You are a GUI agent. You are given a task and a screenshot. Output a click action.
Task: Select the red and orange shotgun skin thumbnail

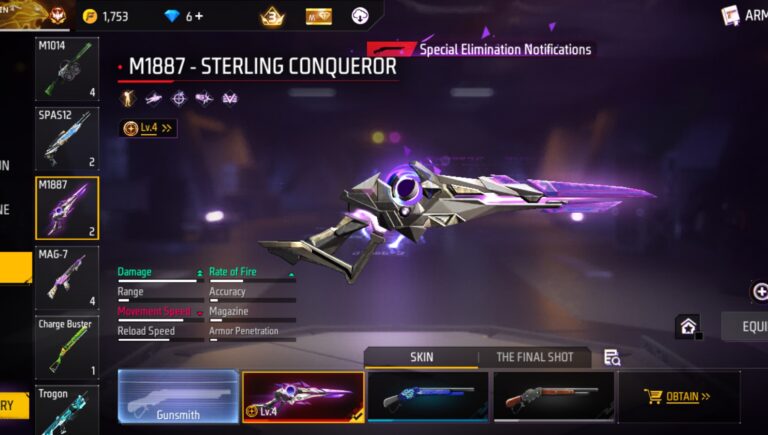point(553,396)
